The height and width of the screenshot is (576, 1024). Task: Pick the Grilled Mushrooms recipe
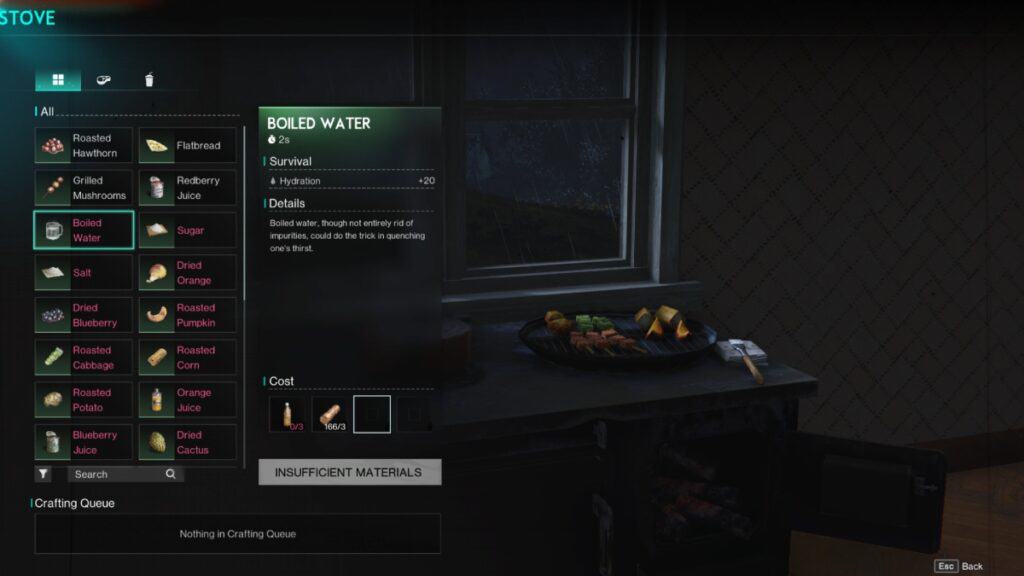coord(84,188)
